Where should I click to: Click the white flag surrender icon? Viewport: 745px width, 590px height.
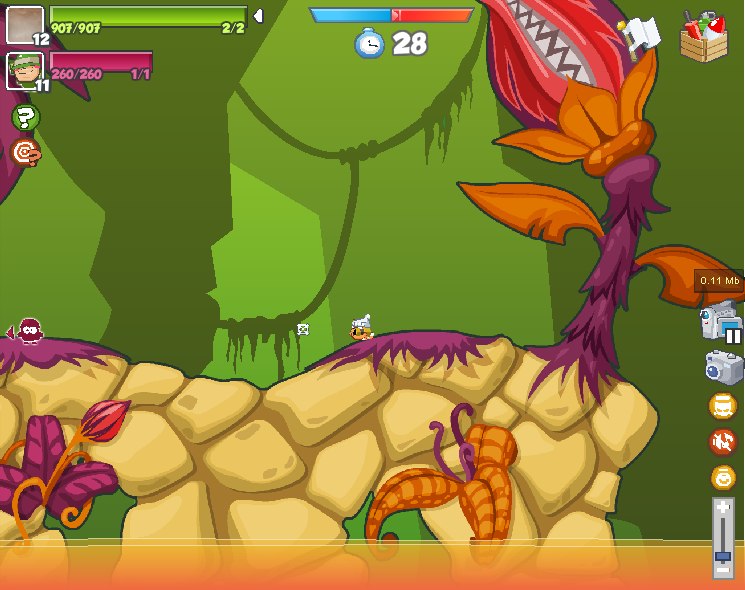[640, 36]
